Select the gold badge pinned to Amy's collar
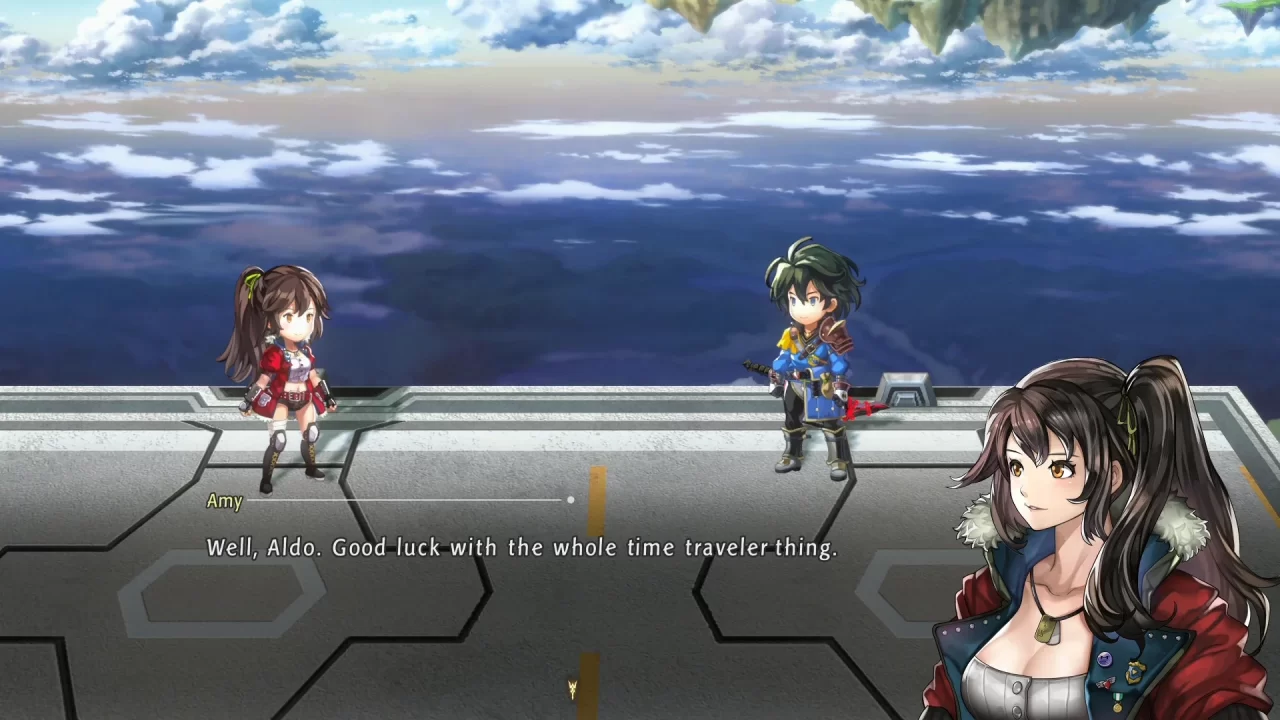 click(1134, 670)
